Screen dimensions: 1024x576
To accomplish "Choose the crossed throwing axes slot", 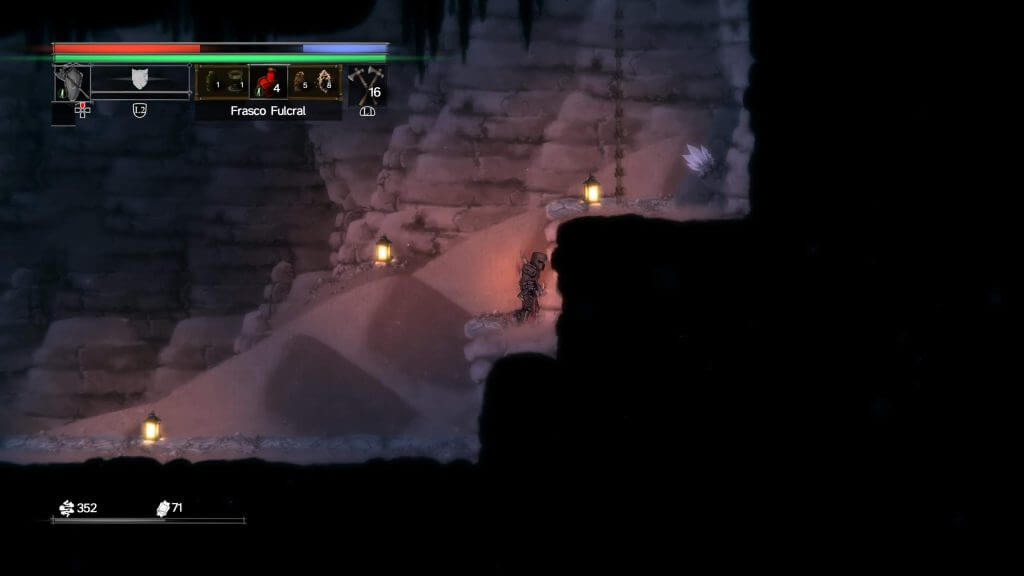I will (x=366, y=84).
